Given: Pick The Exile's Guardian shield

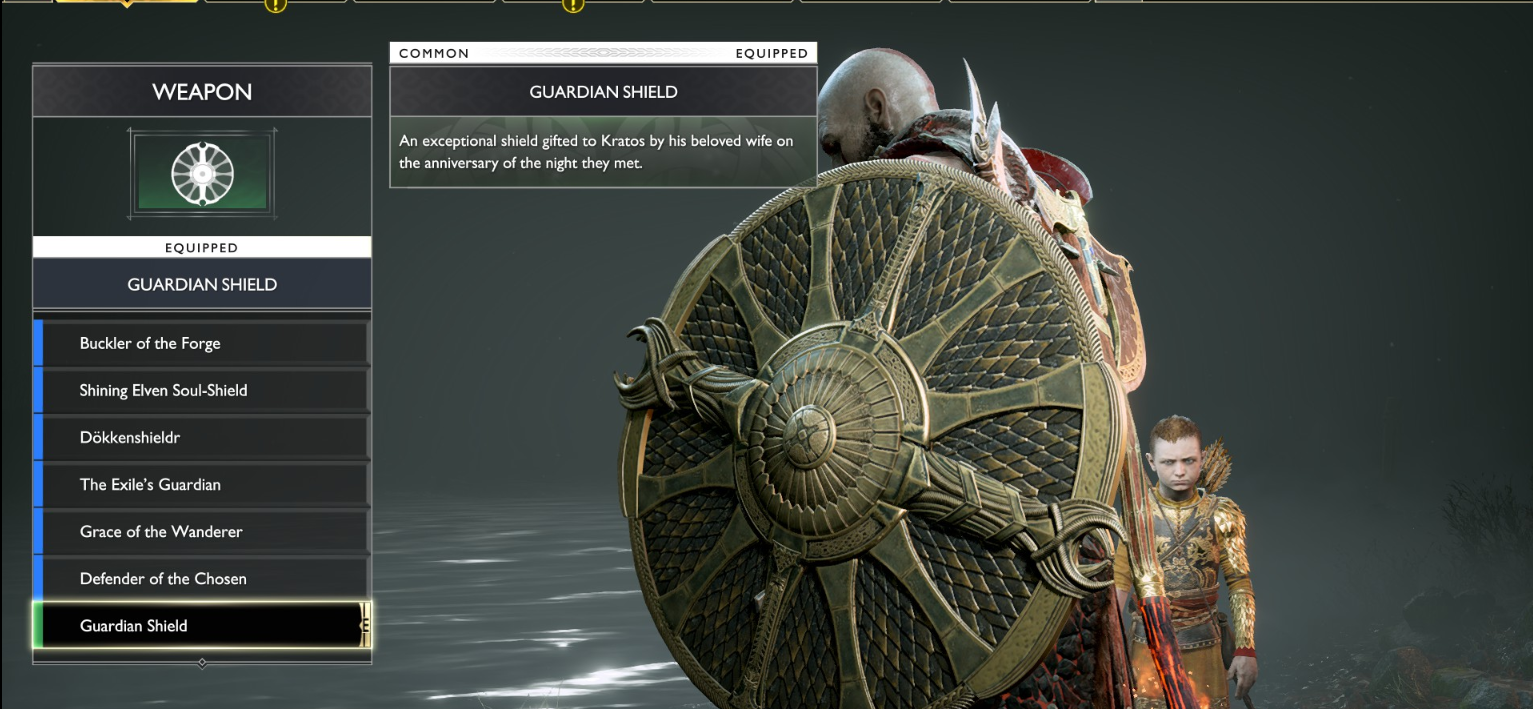Looking at the screenshot, I should 202,484.
